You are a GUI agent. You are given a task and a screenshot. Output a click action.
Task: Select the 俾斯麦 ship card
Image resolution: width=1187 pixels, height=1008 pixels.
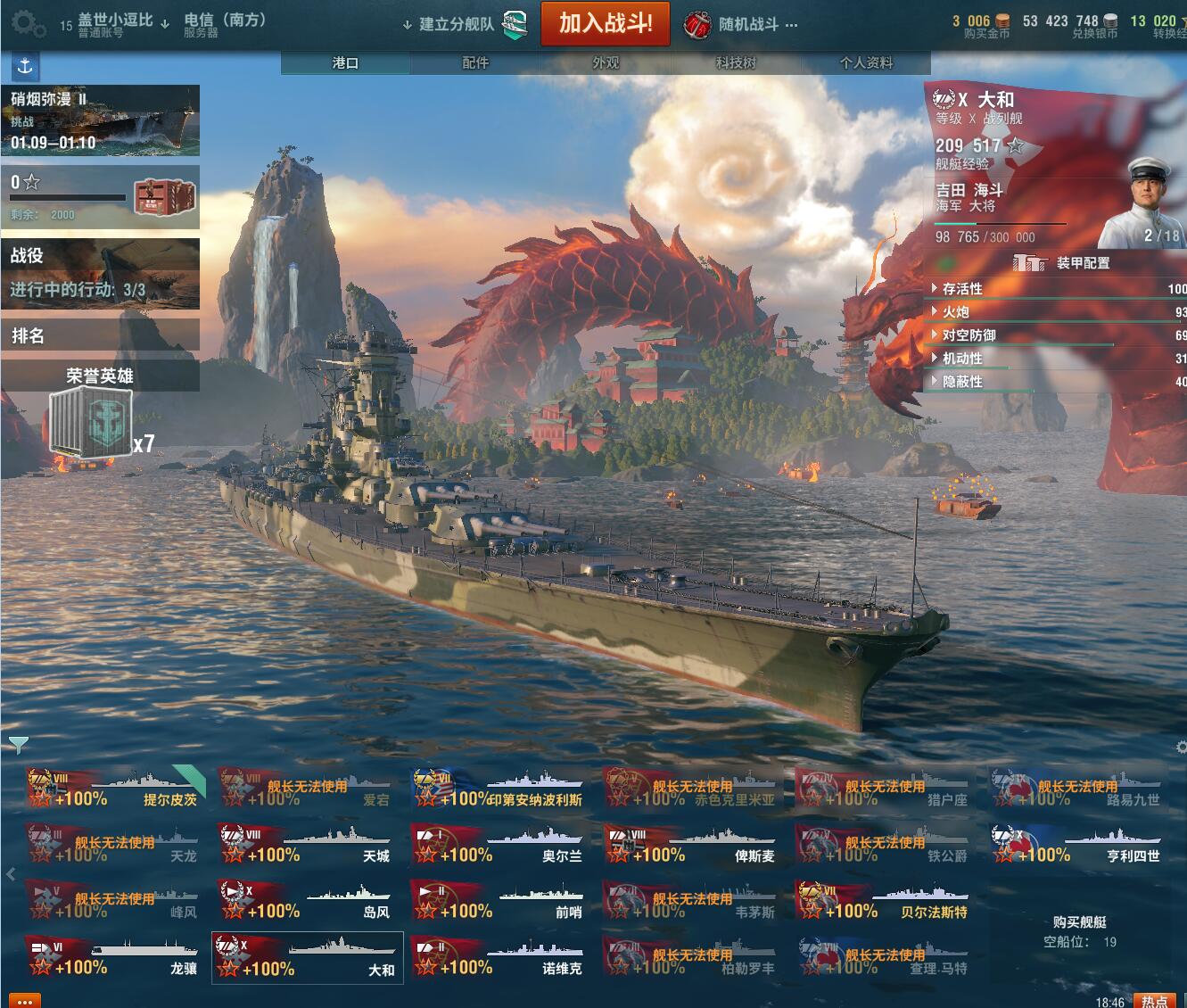[693, 845]
